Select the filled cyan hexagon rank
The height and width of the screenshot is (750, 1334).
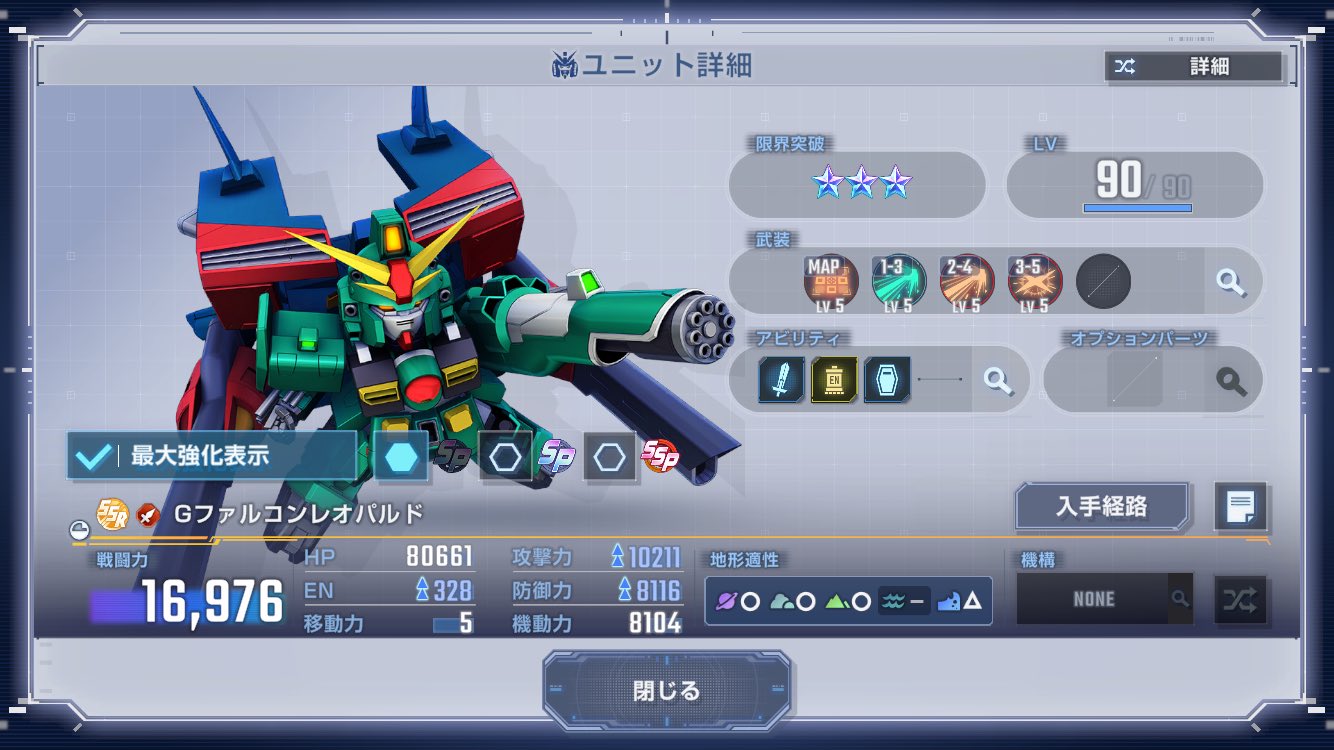coord(401,457)
